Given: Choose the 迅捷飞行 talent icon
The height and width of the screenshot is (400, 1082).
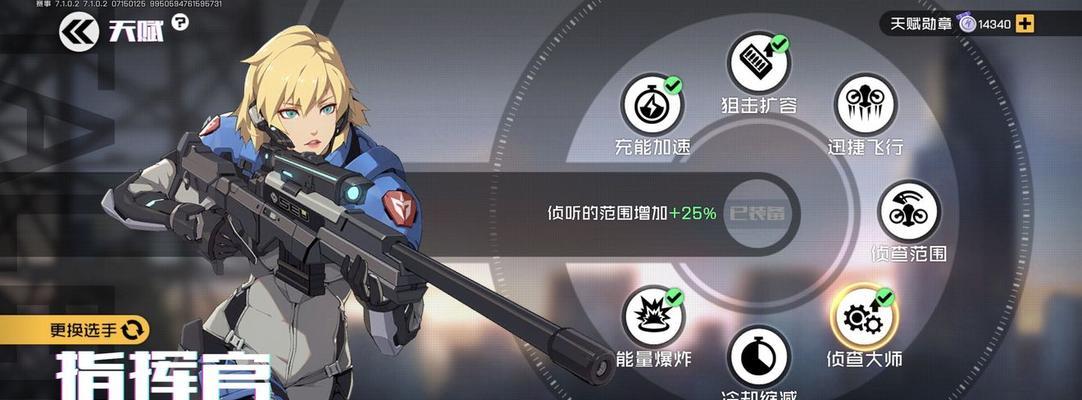Looking at the screenshot, I should click(865, 105).
